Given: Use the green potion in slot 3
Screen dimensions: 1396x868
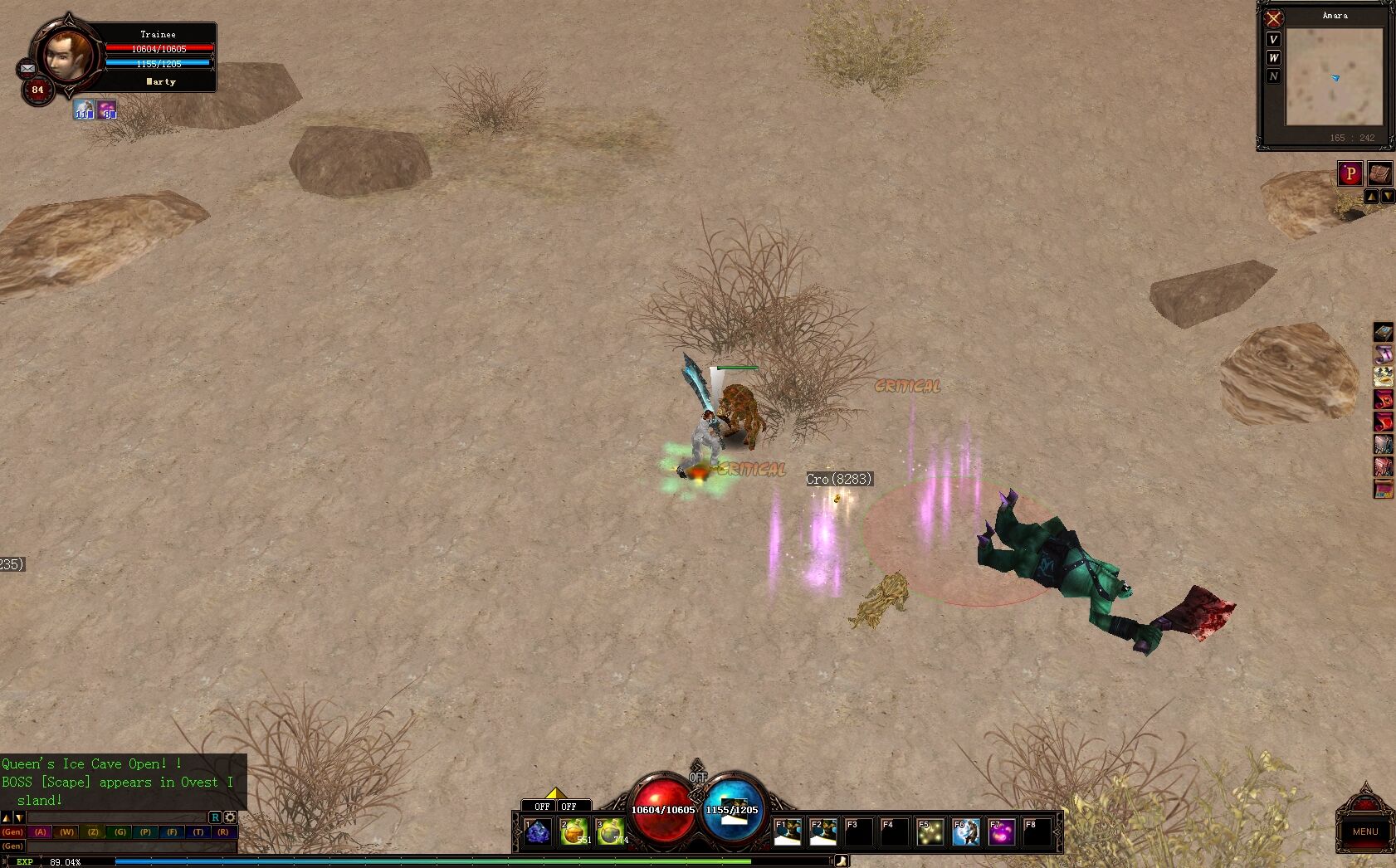Looking at the screenshot, I should pos(610,831).
